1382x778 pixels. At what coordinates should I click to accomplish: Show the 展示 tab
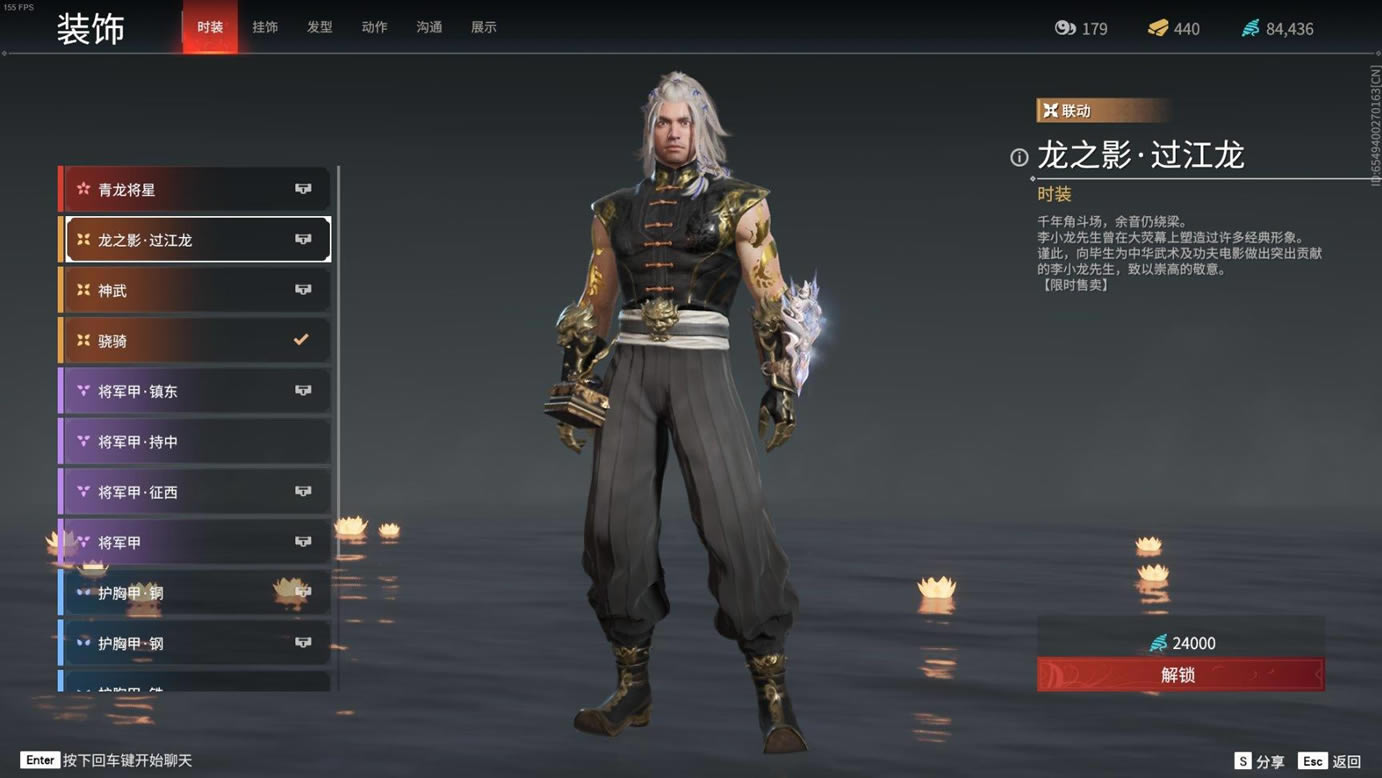click(484, 27)
